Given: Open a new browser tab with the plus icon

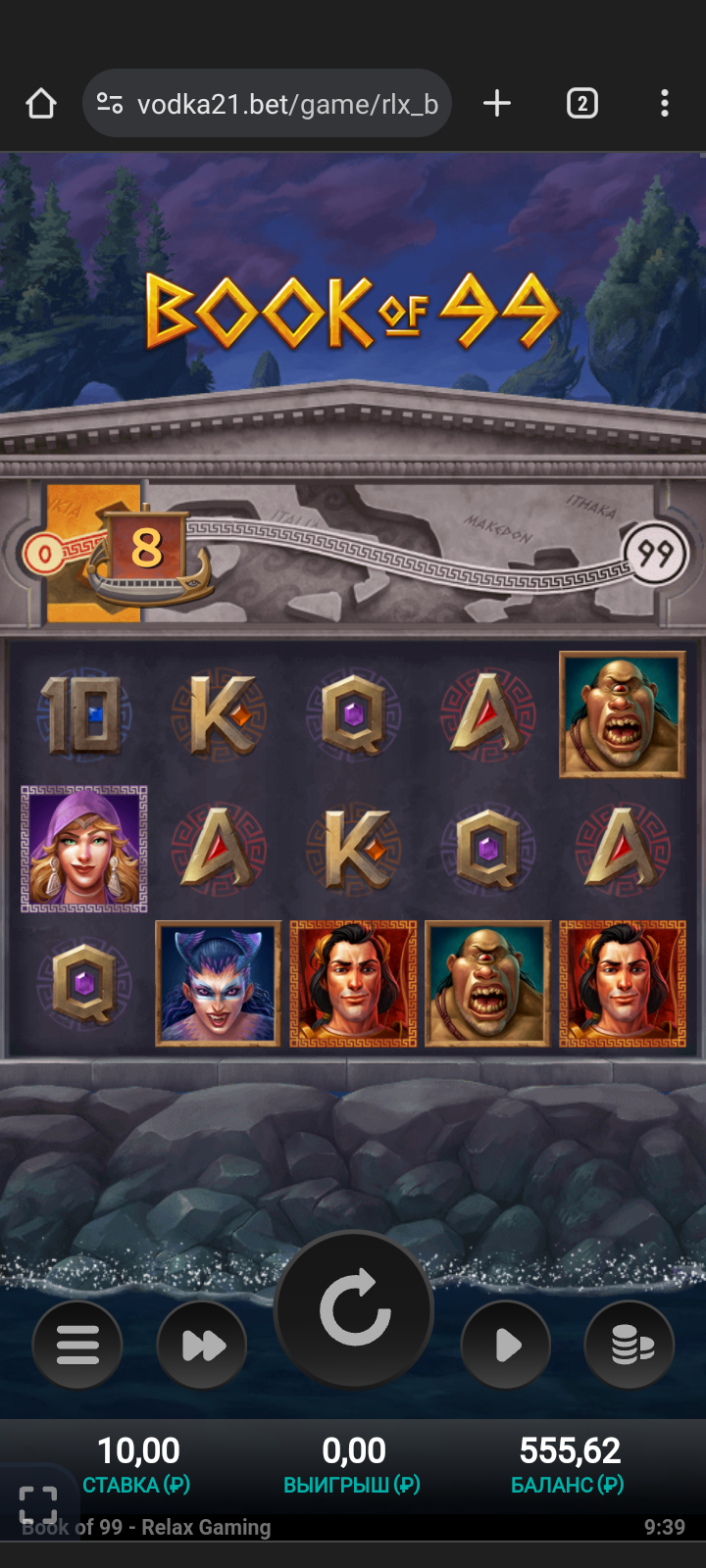Looking at the screenshot, I should [497, 103].
